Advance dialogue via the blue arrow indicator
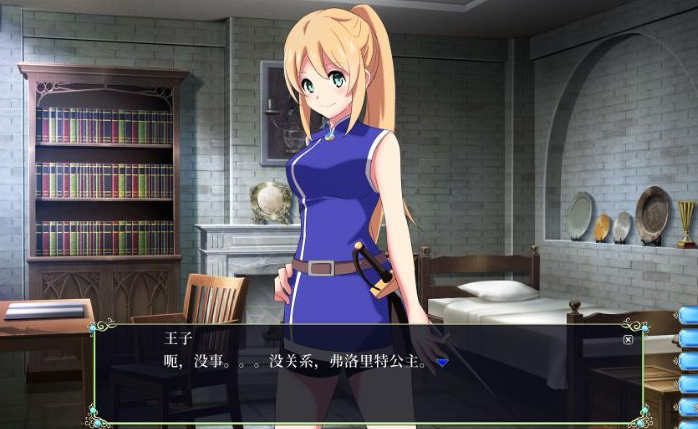 [x=442, y=363]
